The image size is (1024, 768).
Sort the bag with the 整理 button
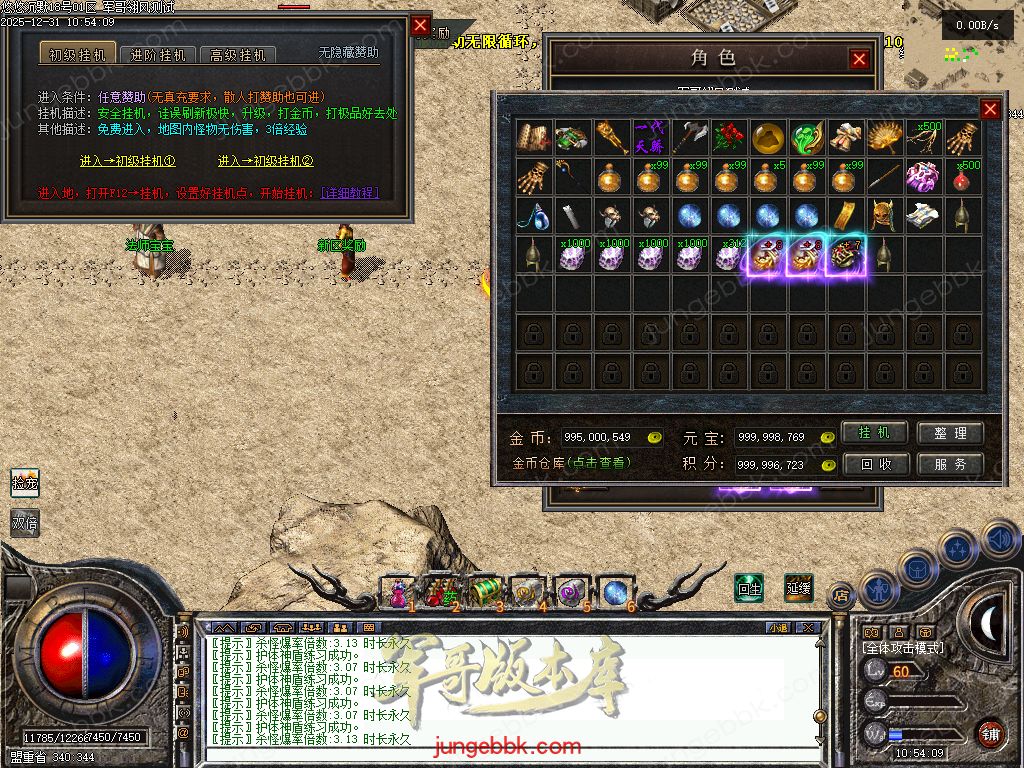coord(950,433)
